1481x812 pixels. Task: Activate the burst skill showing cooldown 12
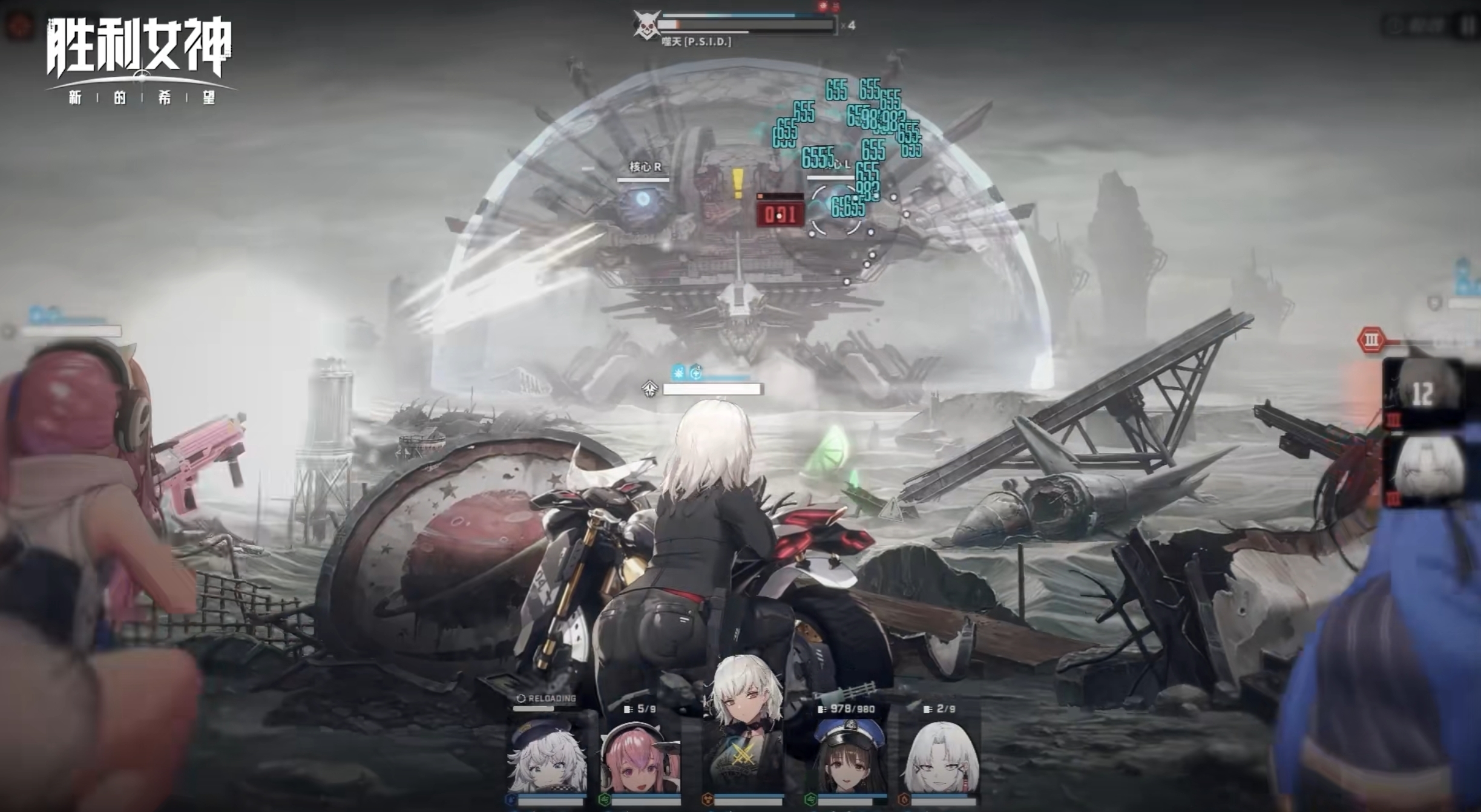tap(1424, 393)
